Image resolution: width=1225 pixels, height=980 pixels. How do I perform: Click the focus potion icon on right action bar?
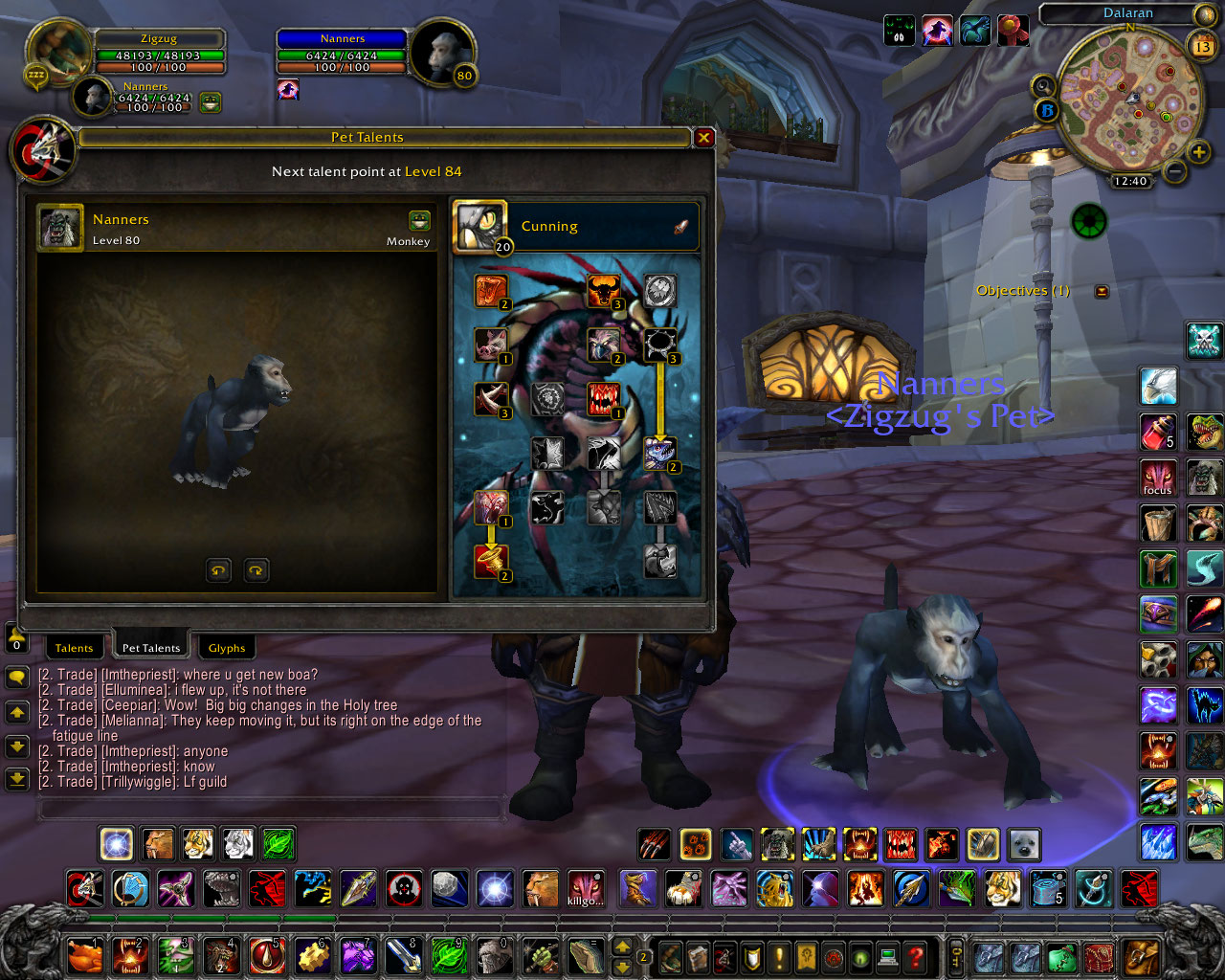(1158, 478)
